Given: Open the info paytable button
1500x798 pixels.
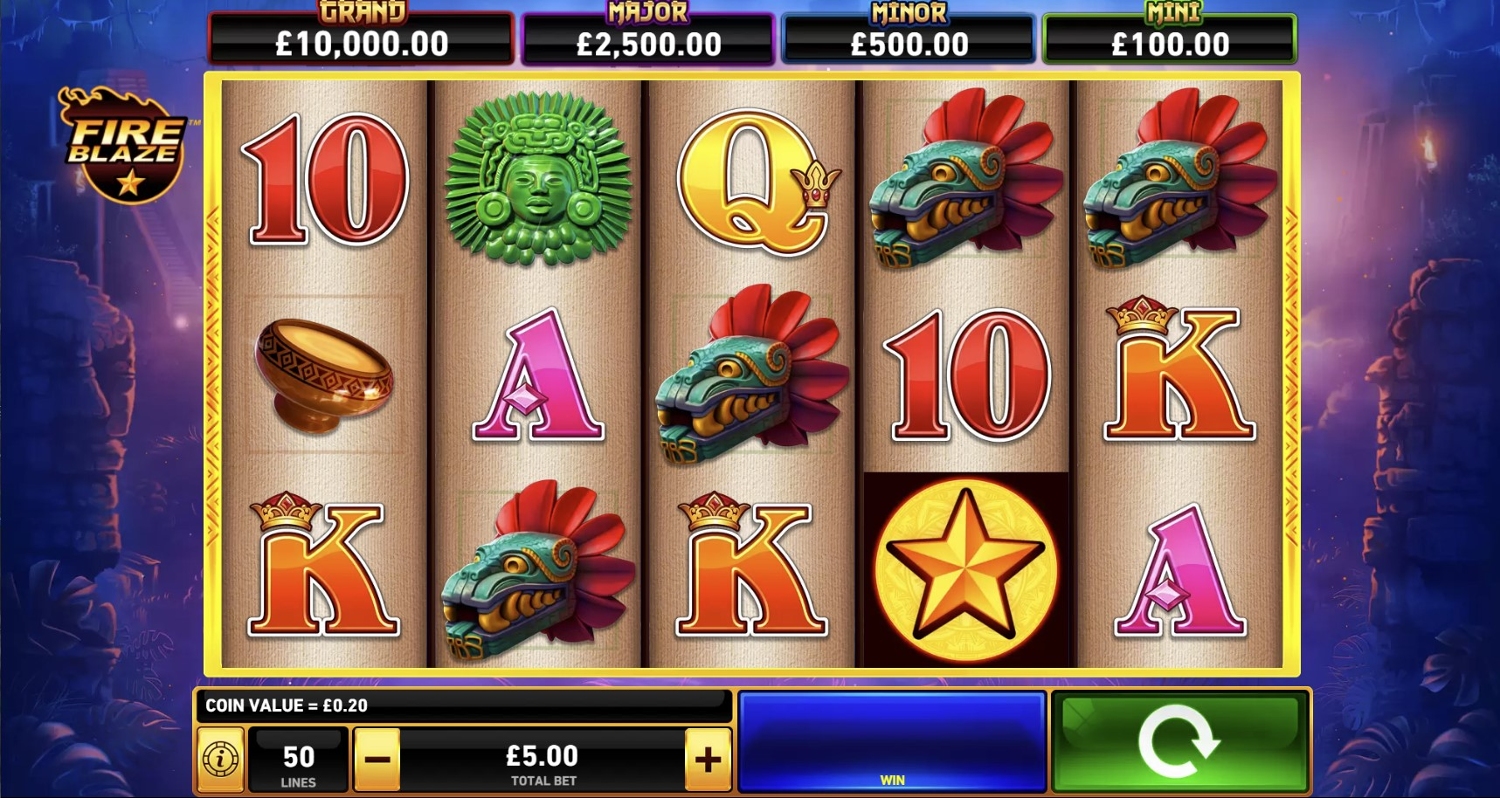Looking at the screenshot, I should 220,760.
